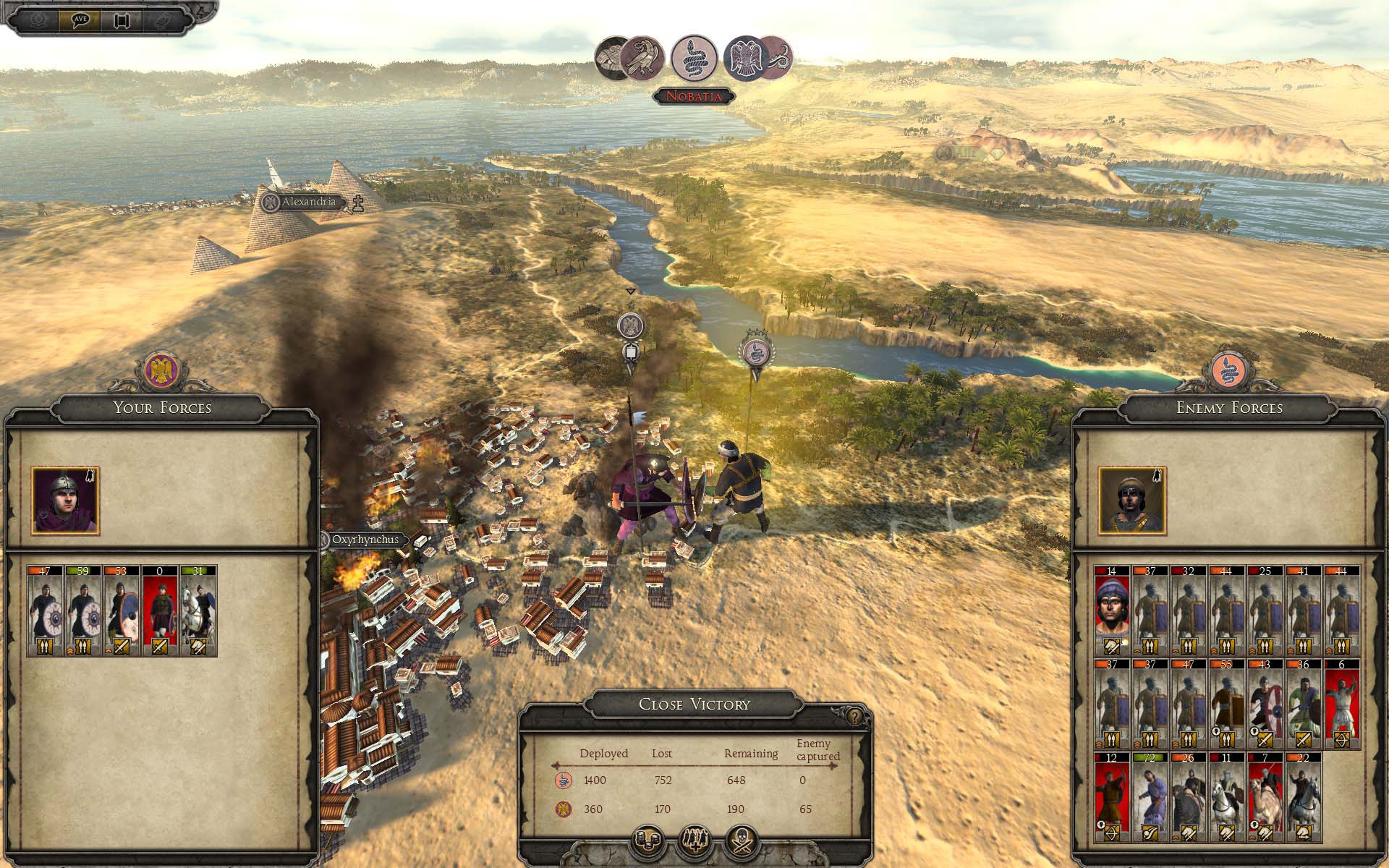This screenshot has width=1389, height=868.
Task: Choose the enslave captives button
Action: [694, 841]
